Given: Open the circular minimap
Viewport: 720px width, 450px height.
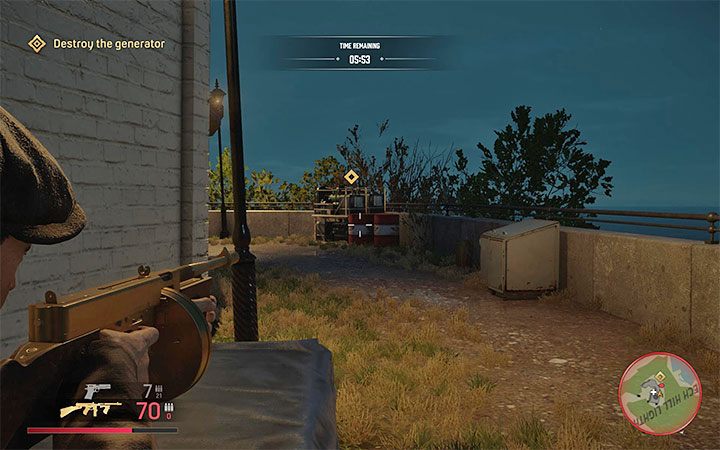Looking at the screenshot, I should tap(660, 386).
